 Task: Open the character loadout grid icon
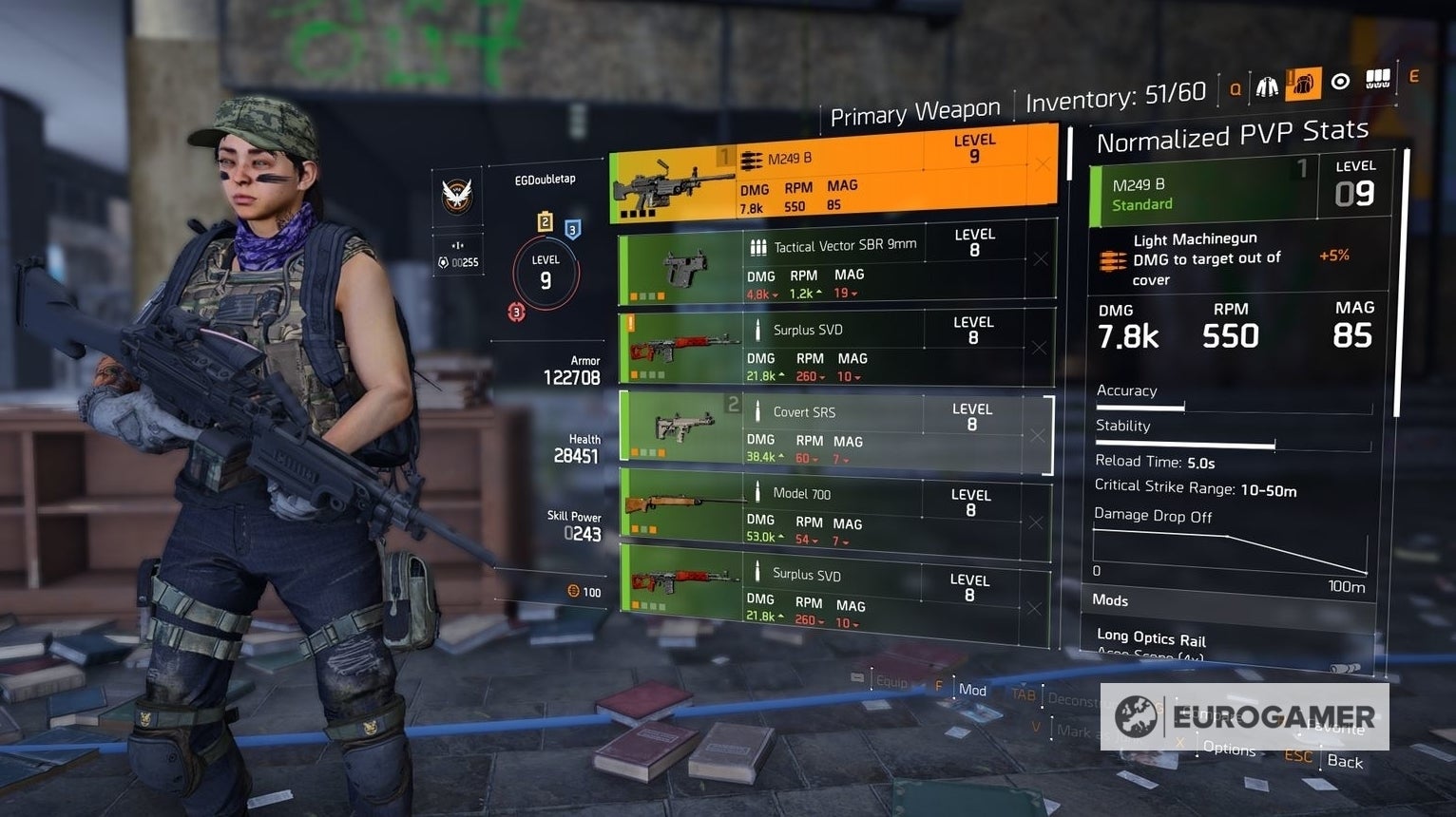pyautogui.click(x=1377, y=79)
